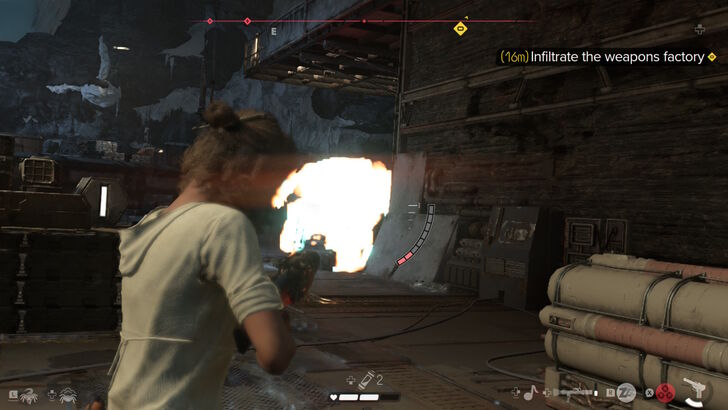Select the Nix companion command icon

pyautogui.click(x=28, y=395)
